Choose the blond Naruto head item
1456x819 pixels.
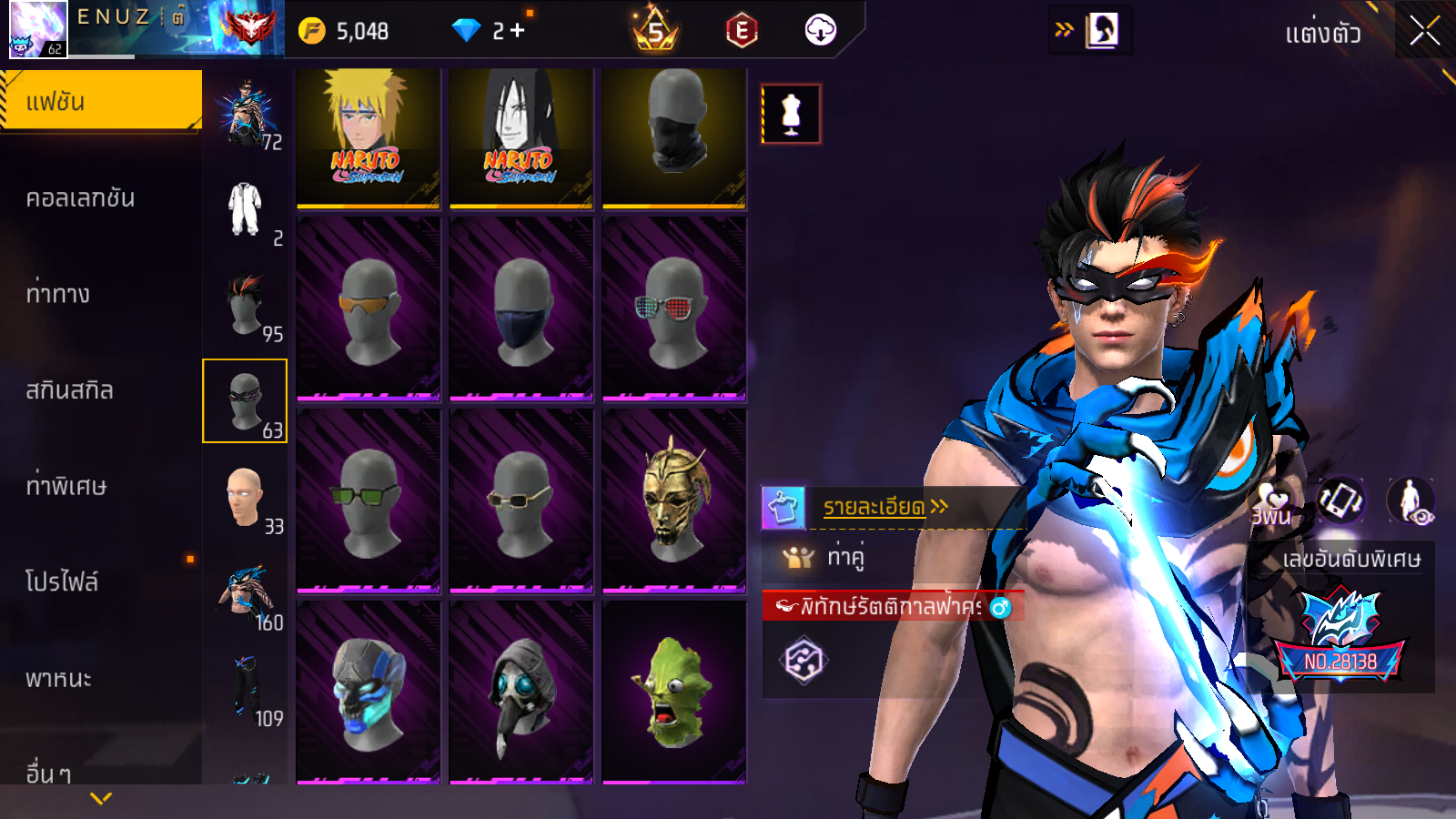[368, 136]
